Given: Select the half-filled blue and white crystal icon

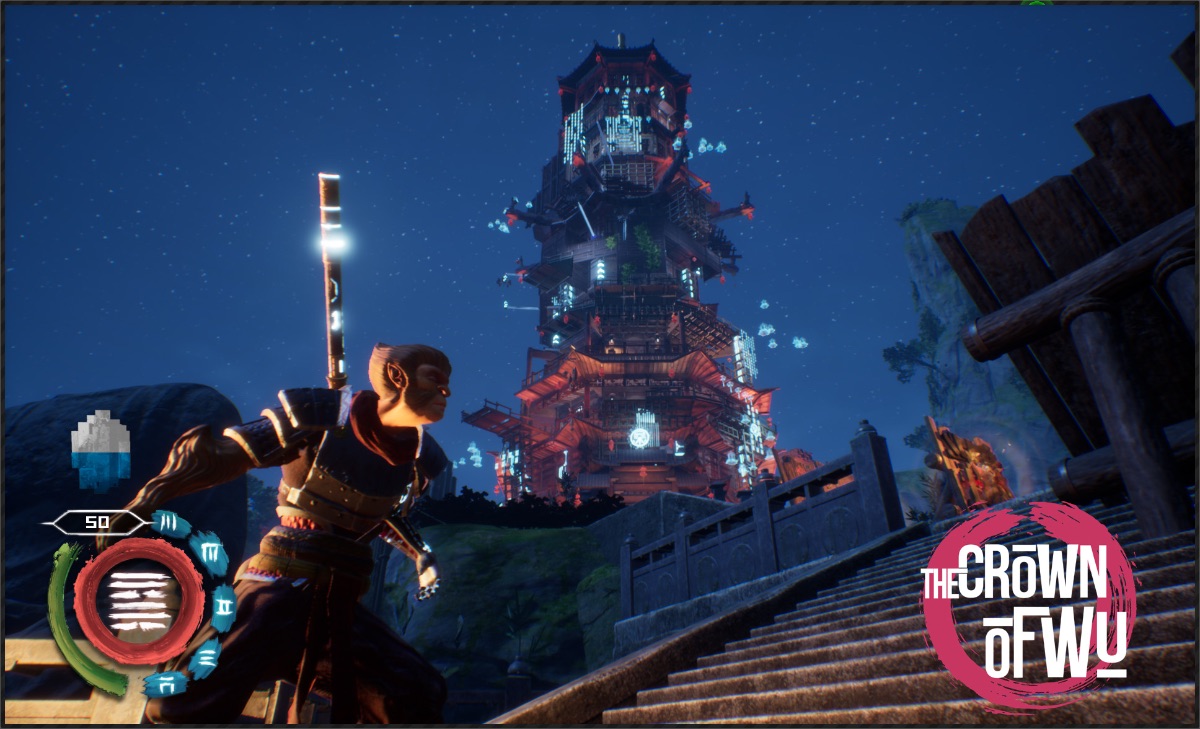Looking at the screenshot, I should (x=102, y=449).
